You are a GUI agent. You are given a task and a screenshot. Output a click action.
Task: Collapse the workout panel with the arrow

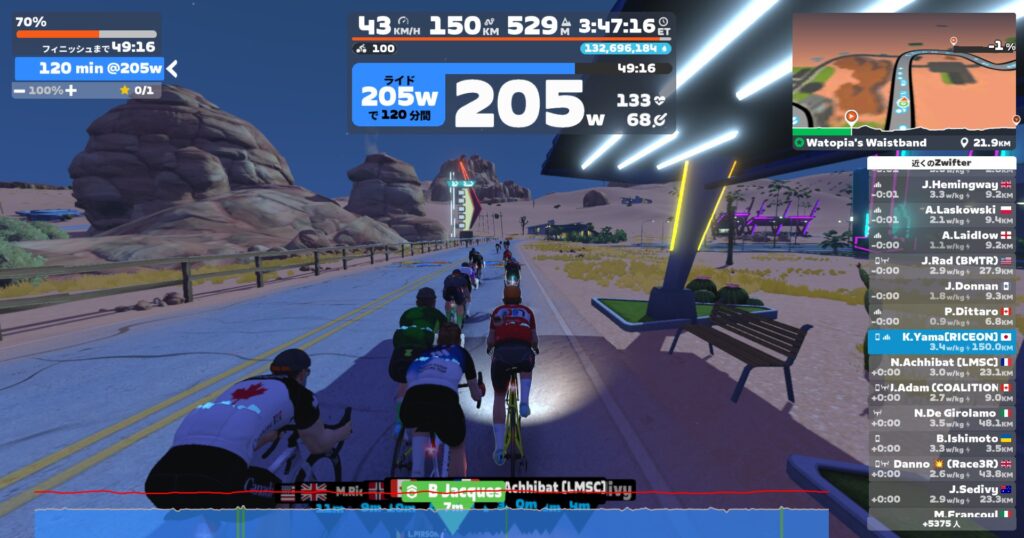(172, 68)
